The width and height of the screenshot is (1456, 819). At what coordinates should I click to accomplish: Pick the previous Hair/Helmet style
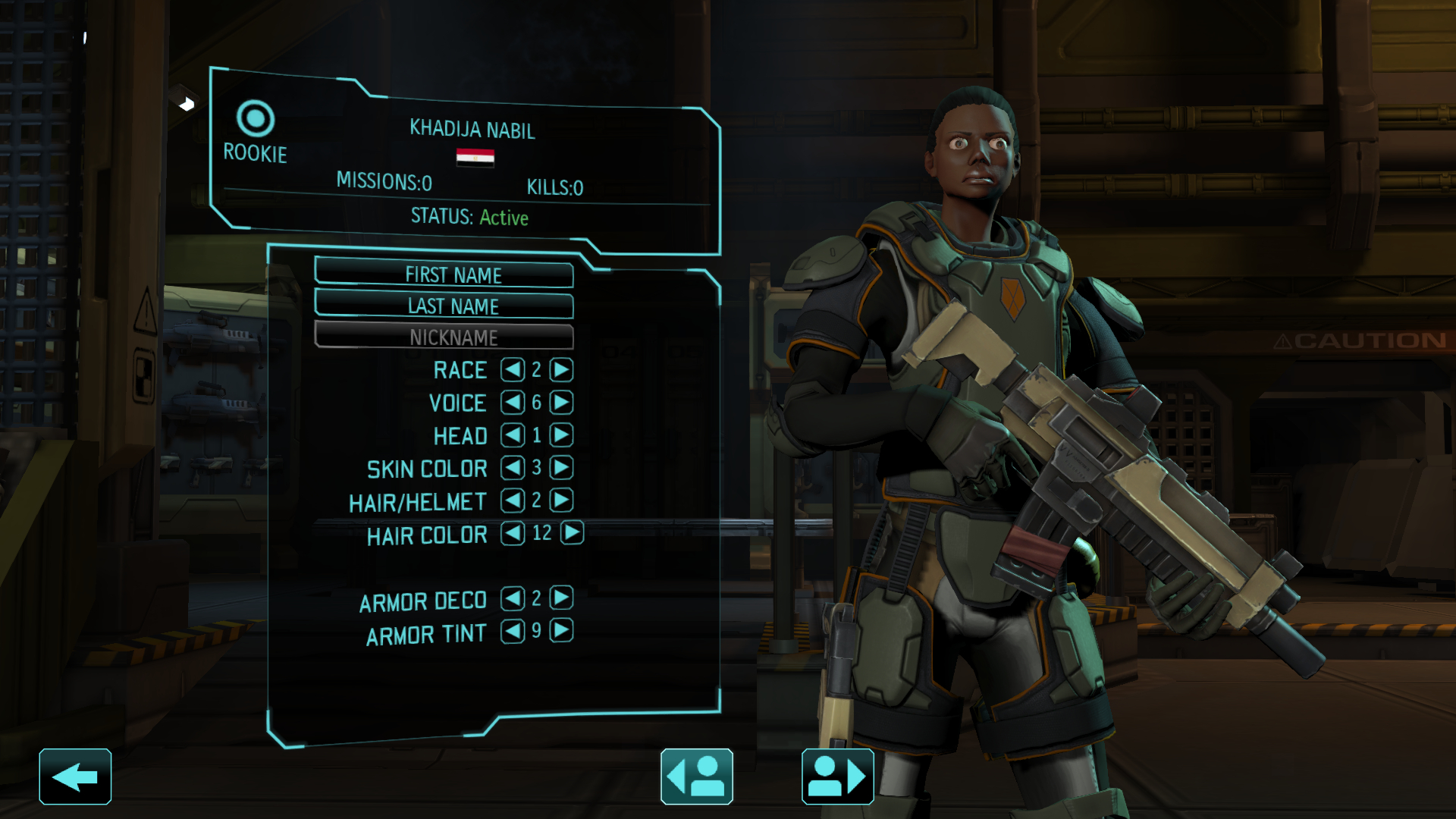[x=513, y=500]
